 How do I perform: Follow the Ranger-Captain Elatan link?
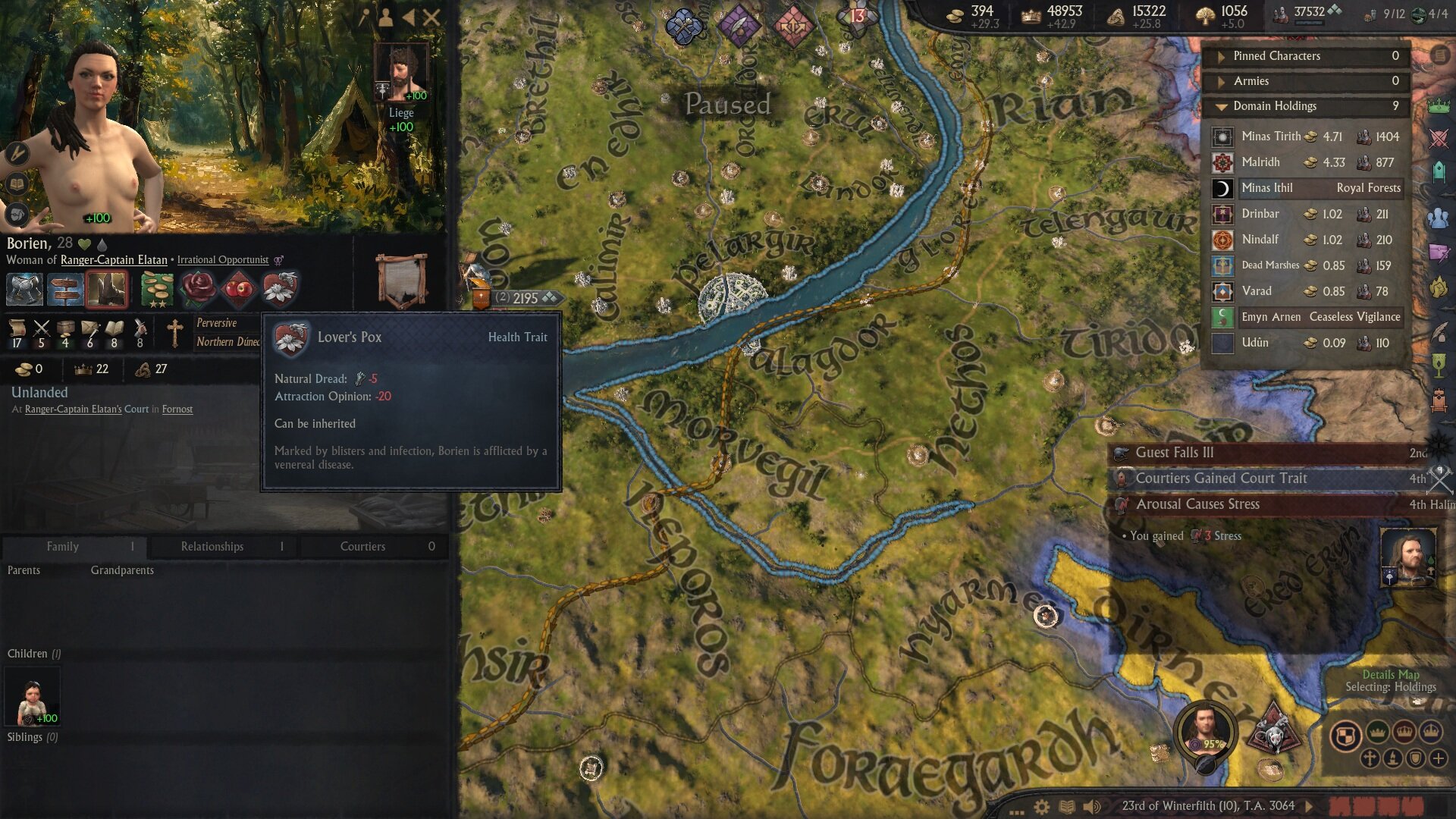(114, 260)
